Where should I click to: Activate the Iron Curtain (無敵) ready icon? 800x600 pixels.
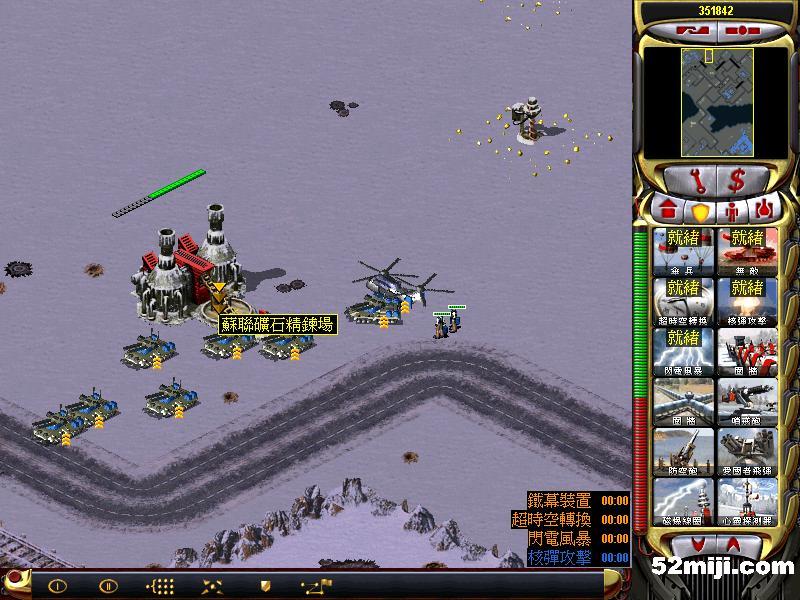click(x=746, y=251)
